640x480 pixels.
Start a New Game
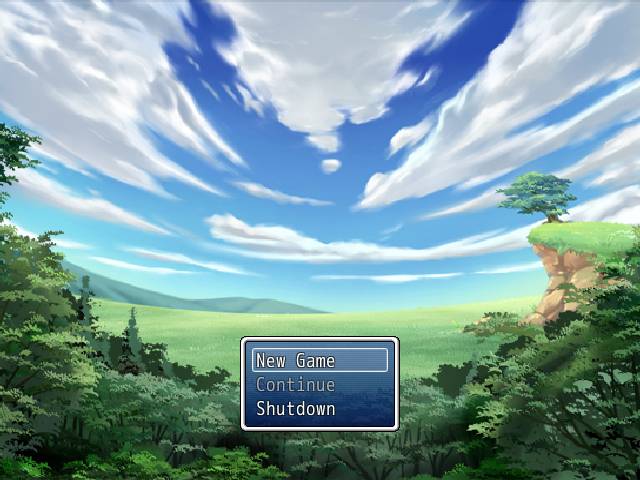pos(319,360)
